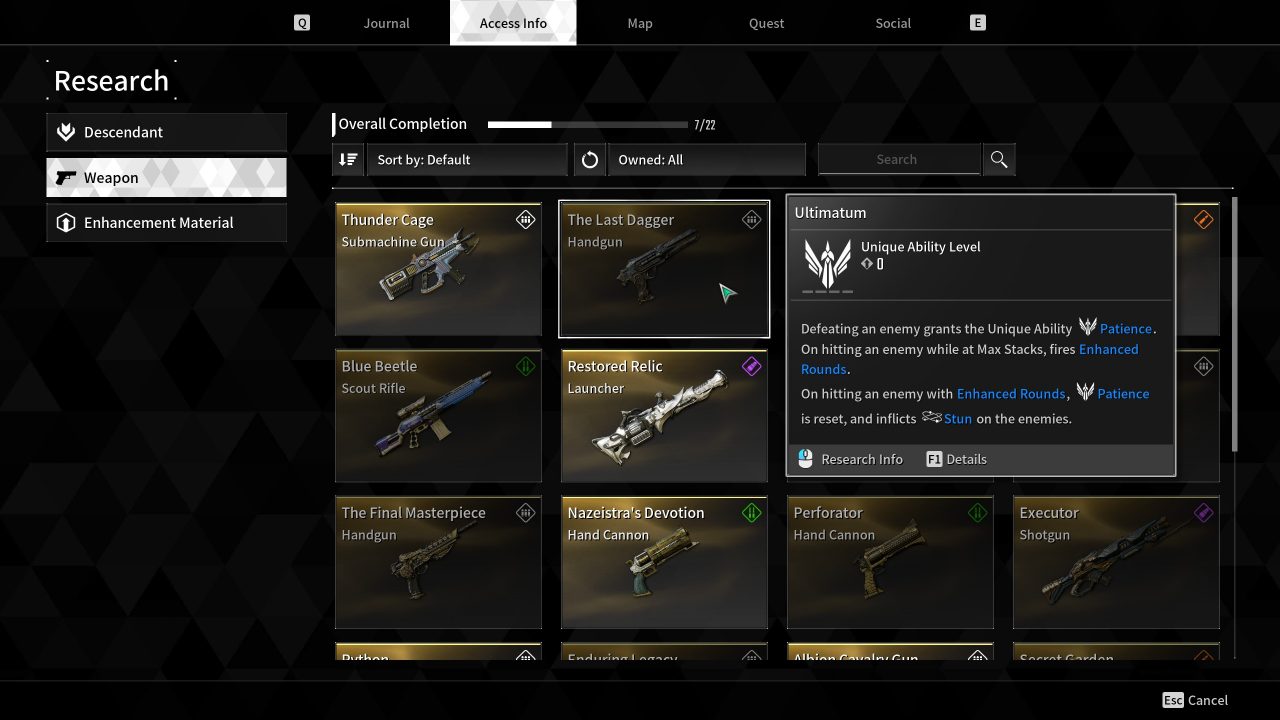Screen dimensions: 1280x720
Task: Click the Enhancement Material shield icon
Action: coord(65,223)
